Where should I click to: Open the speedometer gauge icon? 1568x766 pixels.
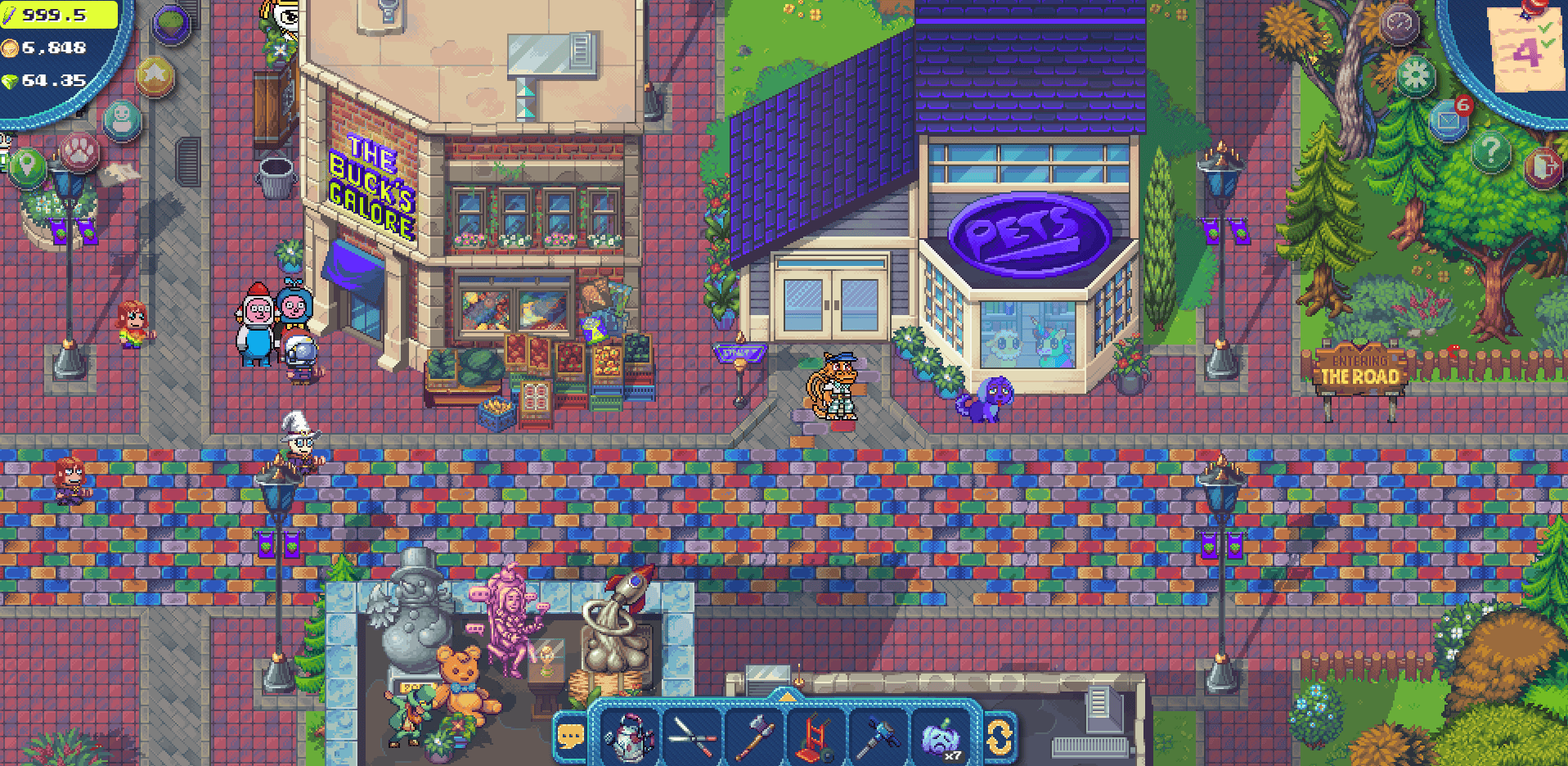coord(1400,23)
